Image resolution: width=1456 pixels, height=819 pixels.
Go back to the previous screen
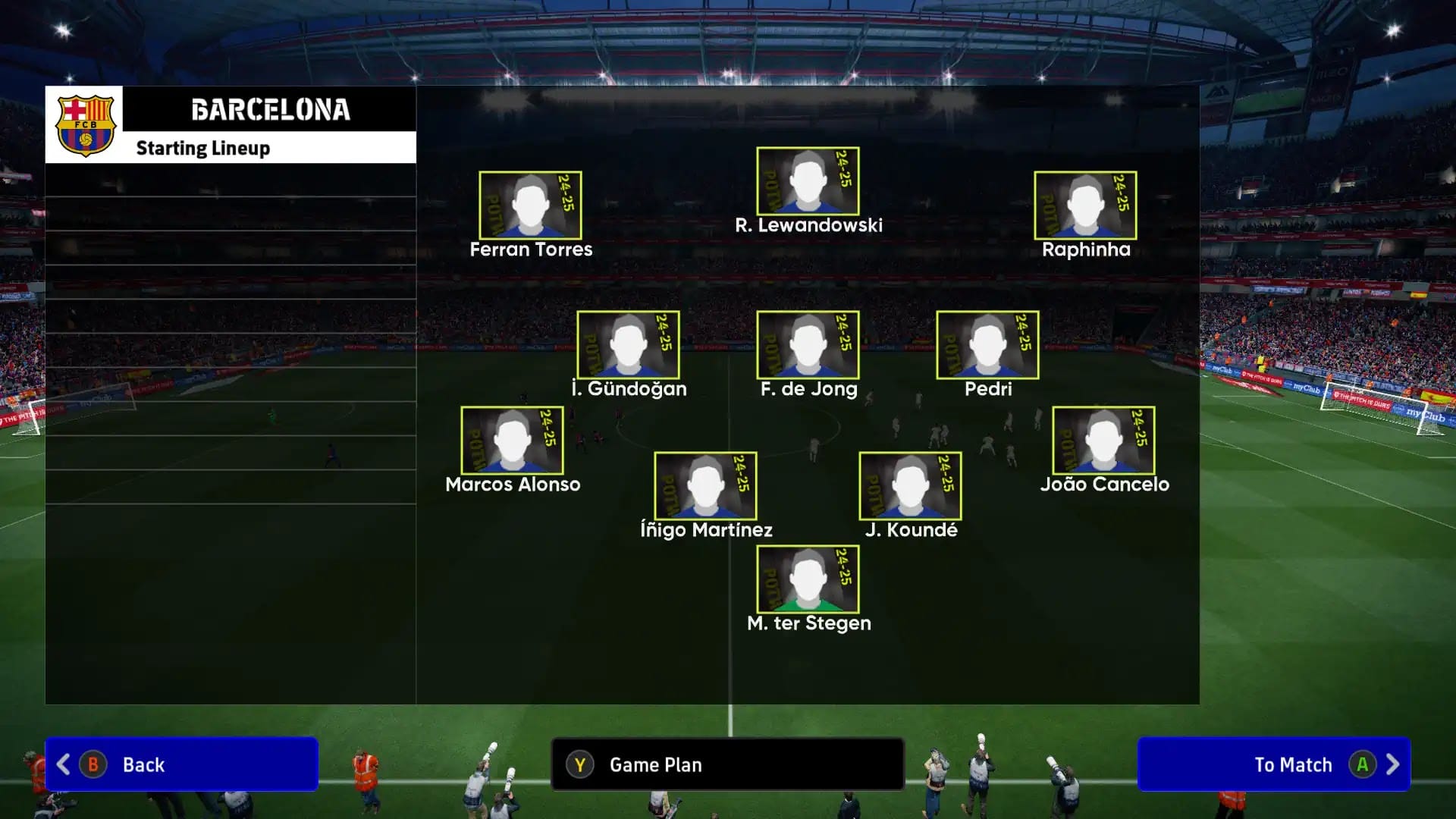(x=181, y=764)
